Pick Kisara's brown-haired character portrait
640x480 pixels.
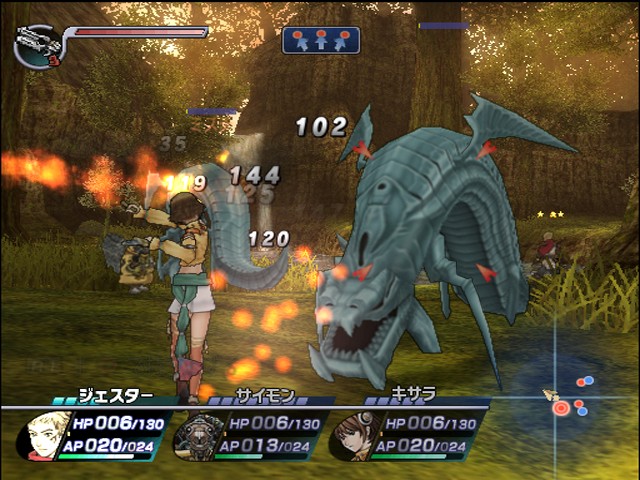348,436
